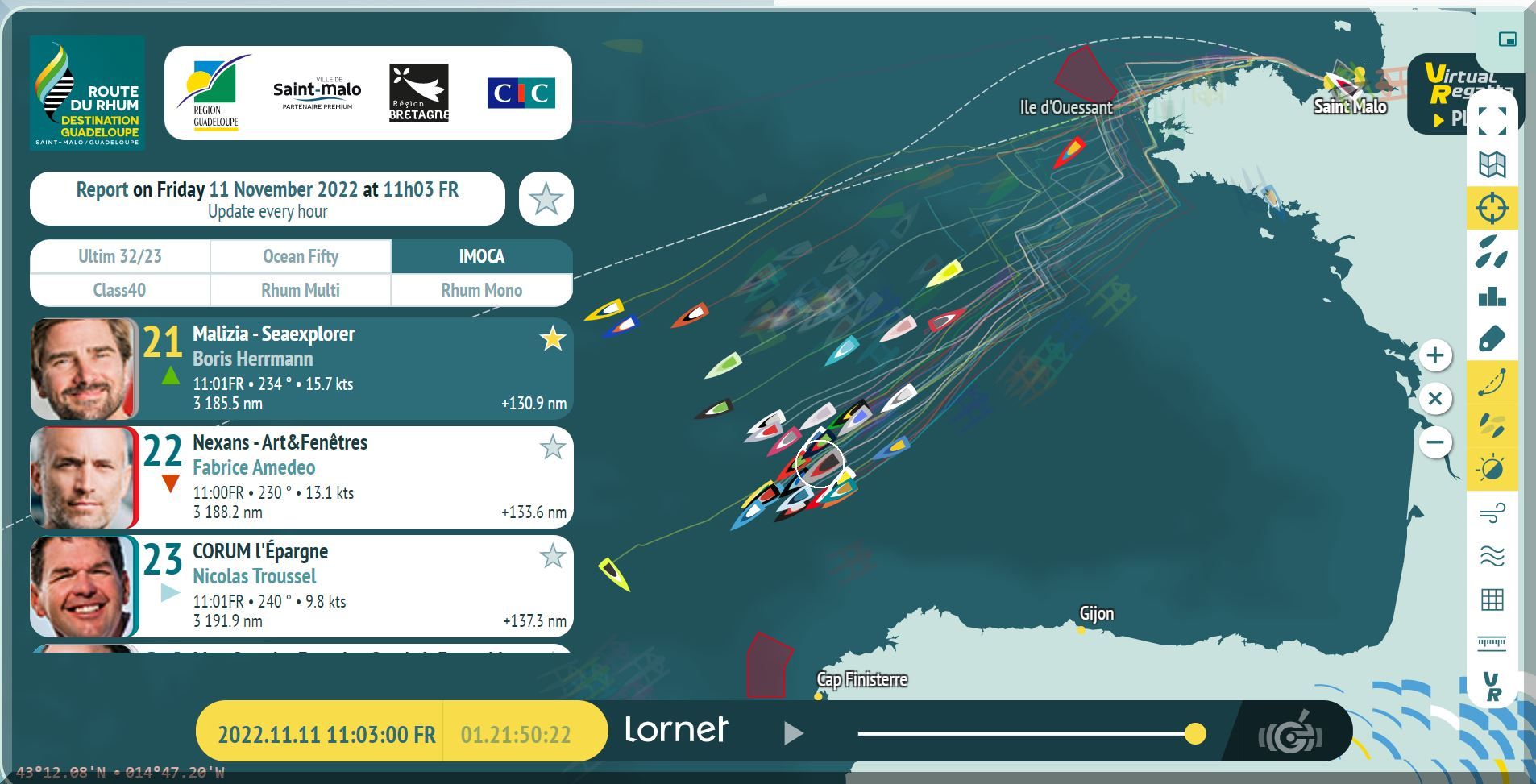Screen dimensions: 1536x784
Task: Zoom in on the map with plus
Action: pos(1434,355)
